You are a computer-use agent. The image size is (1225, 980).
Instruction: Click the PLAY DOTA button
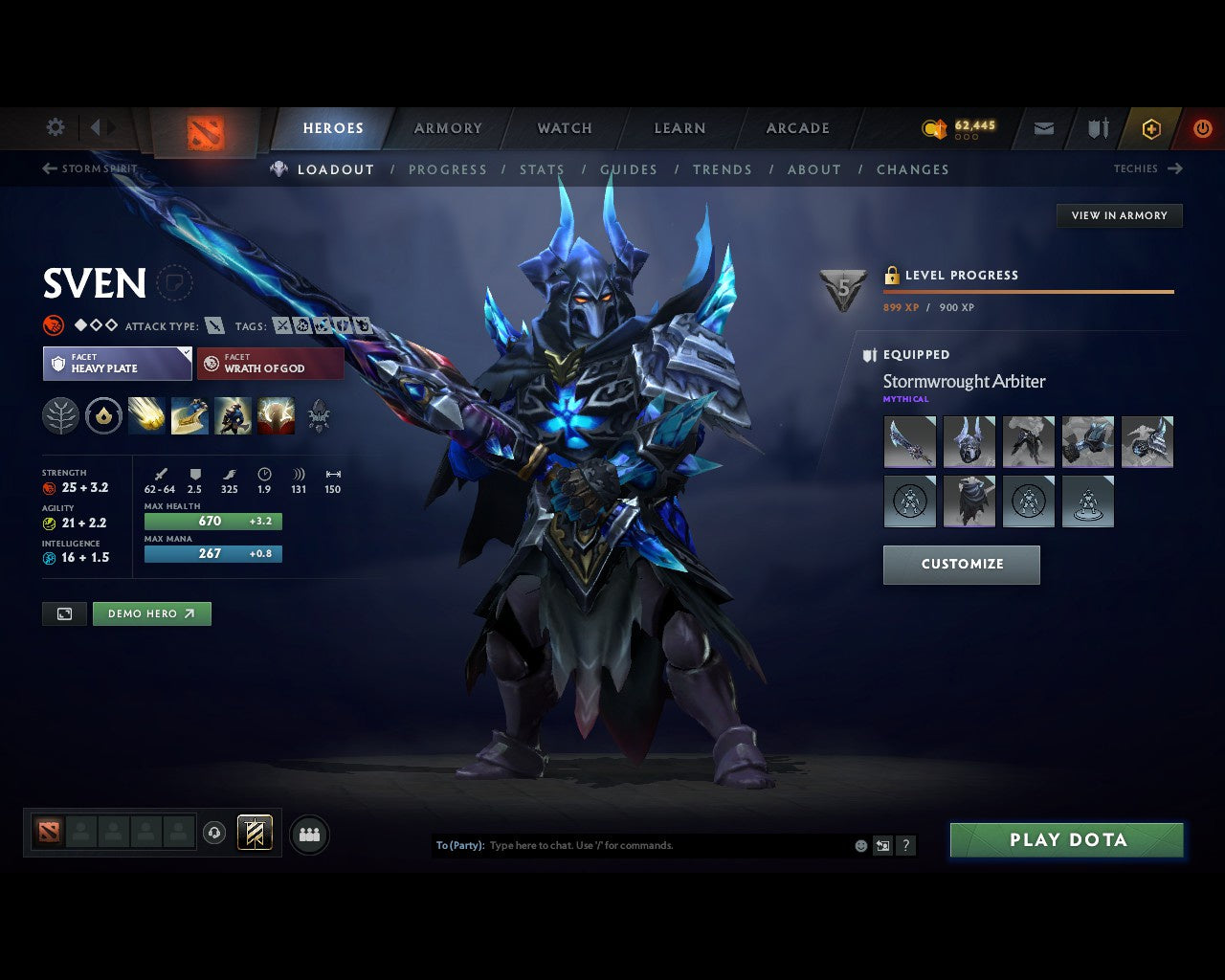pos(1066,839)
